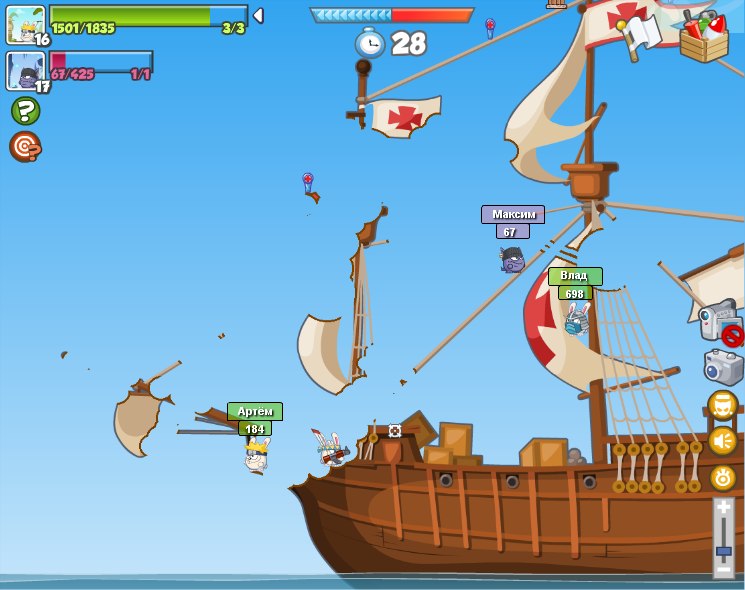Viewport: 745px width, 590px height.
Task: Toggle video recording with the camcorder icon
Action: pos(720,322)
